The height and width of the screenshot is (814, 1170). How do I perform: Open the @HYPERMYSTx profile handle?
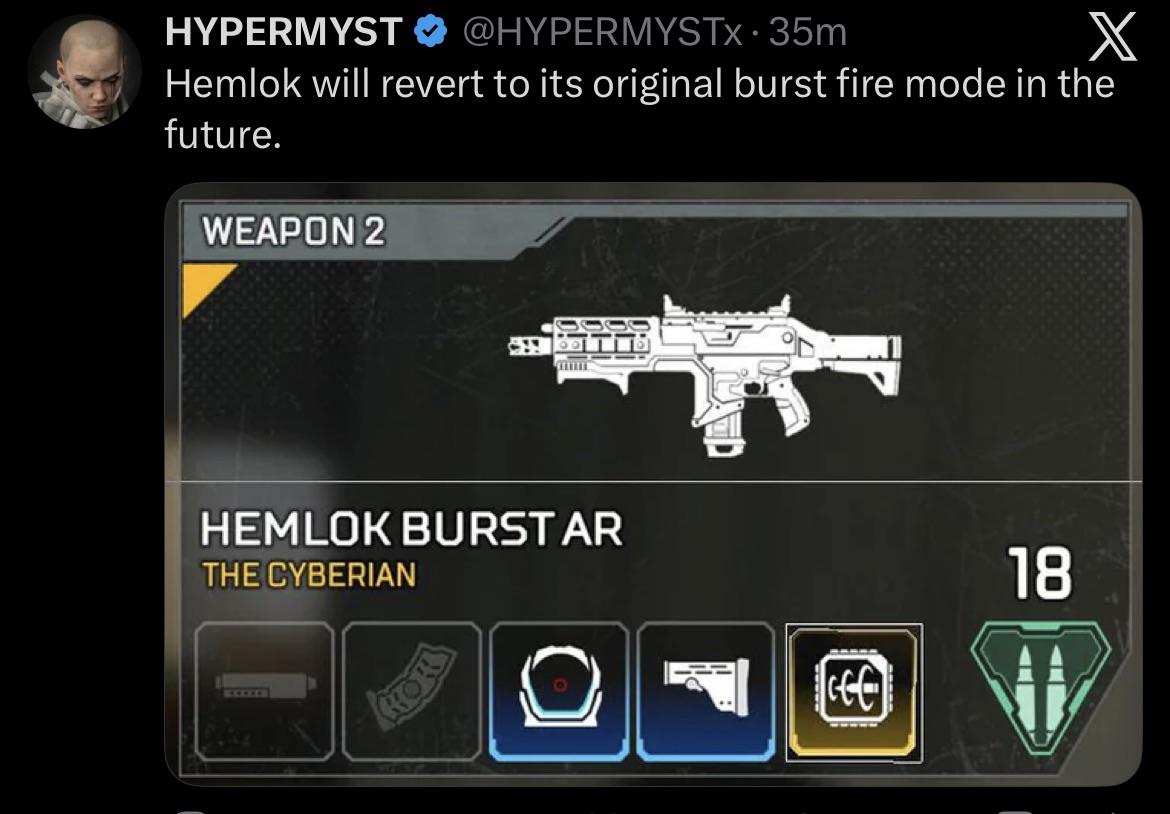(604, 32)
